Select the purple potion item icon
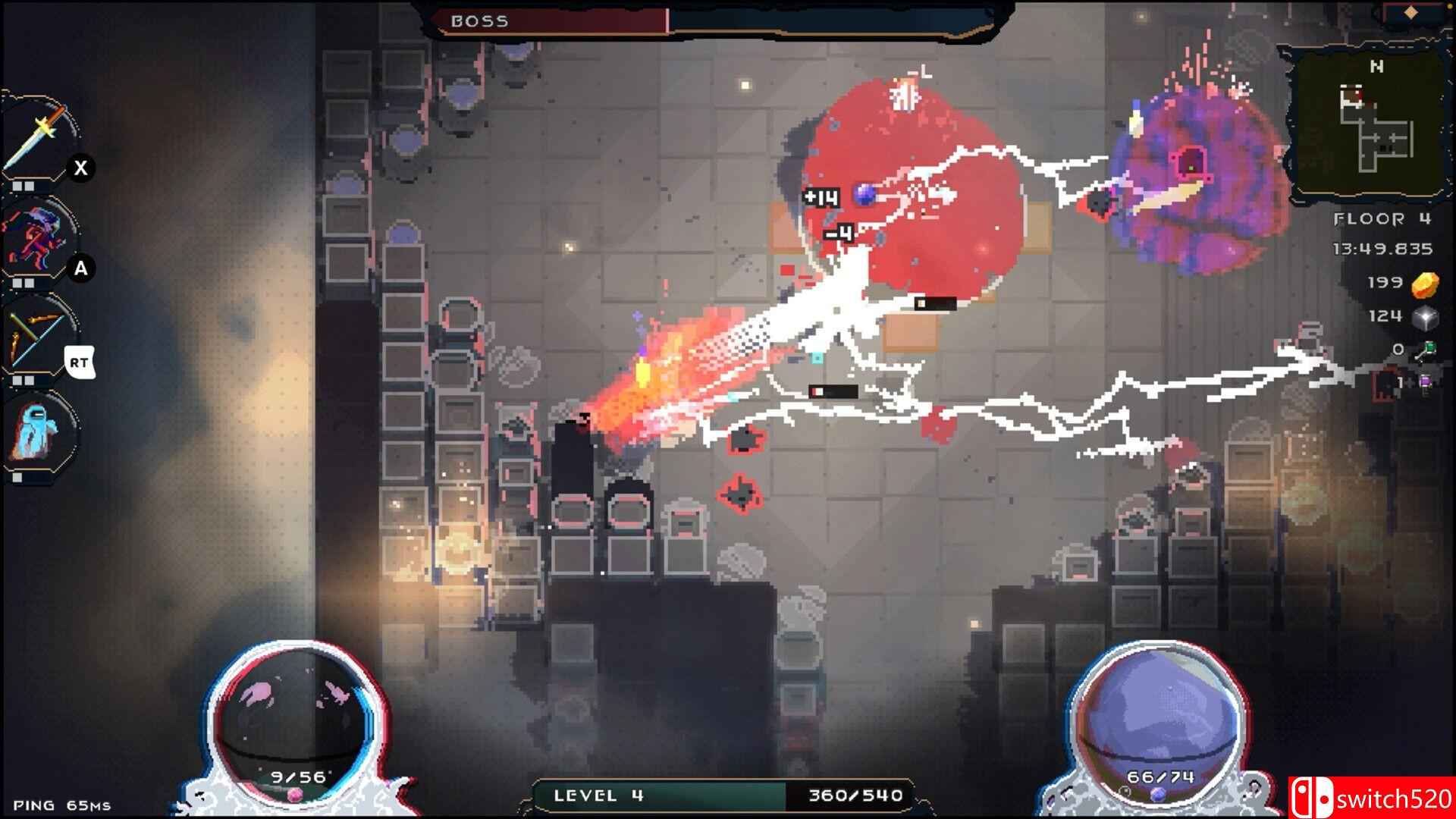Image resolution: width=1456 pixels, height=819 pixels. click(x=1426, y=383)
